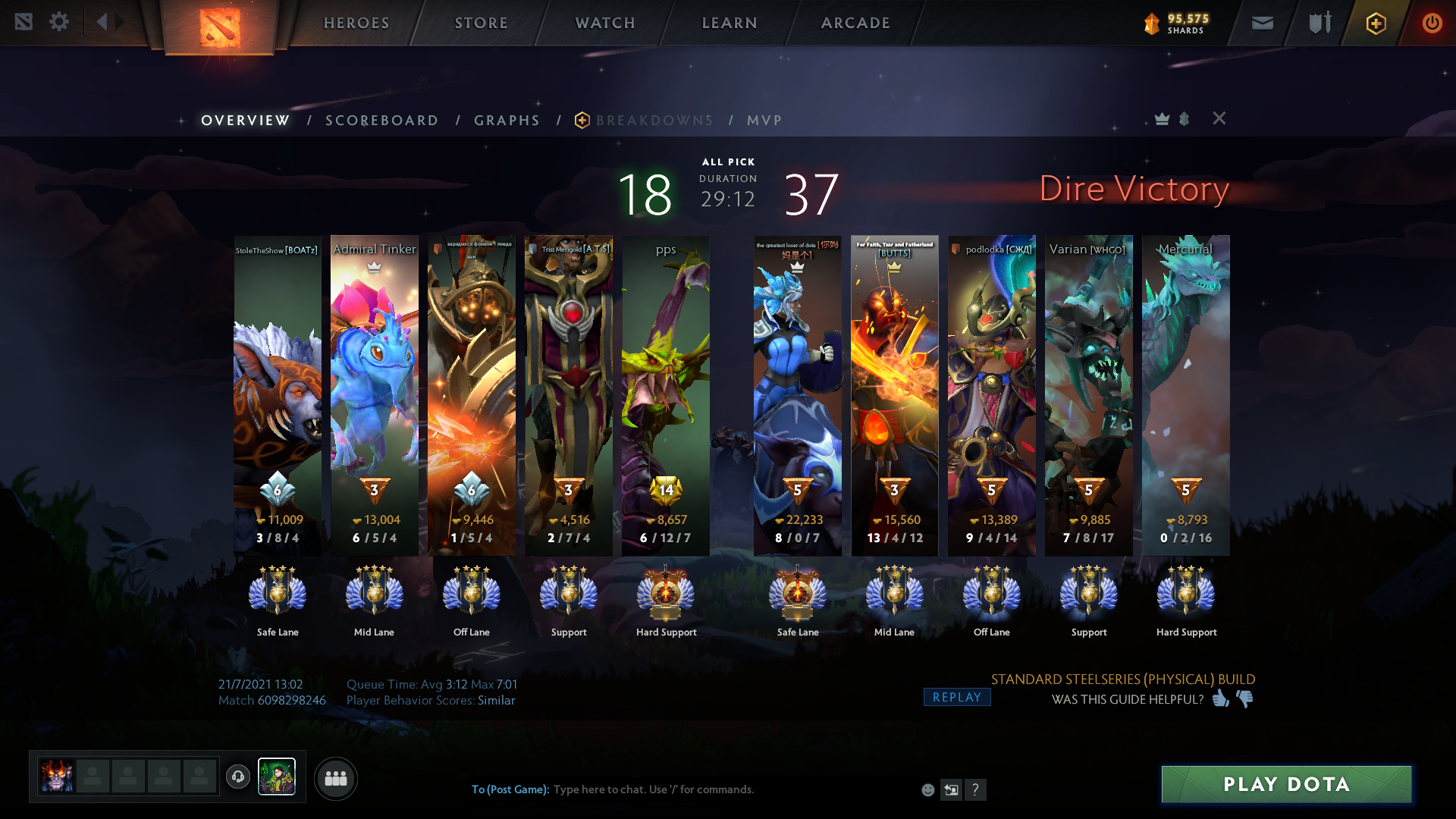1456x819 pixels.
Task: Open the mail inbox icon
Action: (x=1262, y=23)
